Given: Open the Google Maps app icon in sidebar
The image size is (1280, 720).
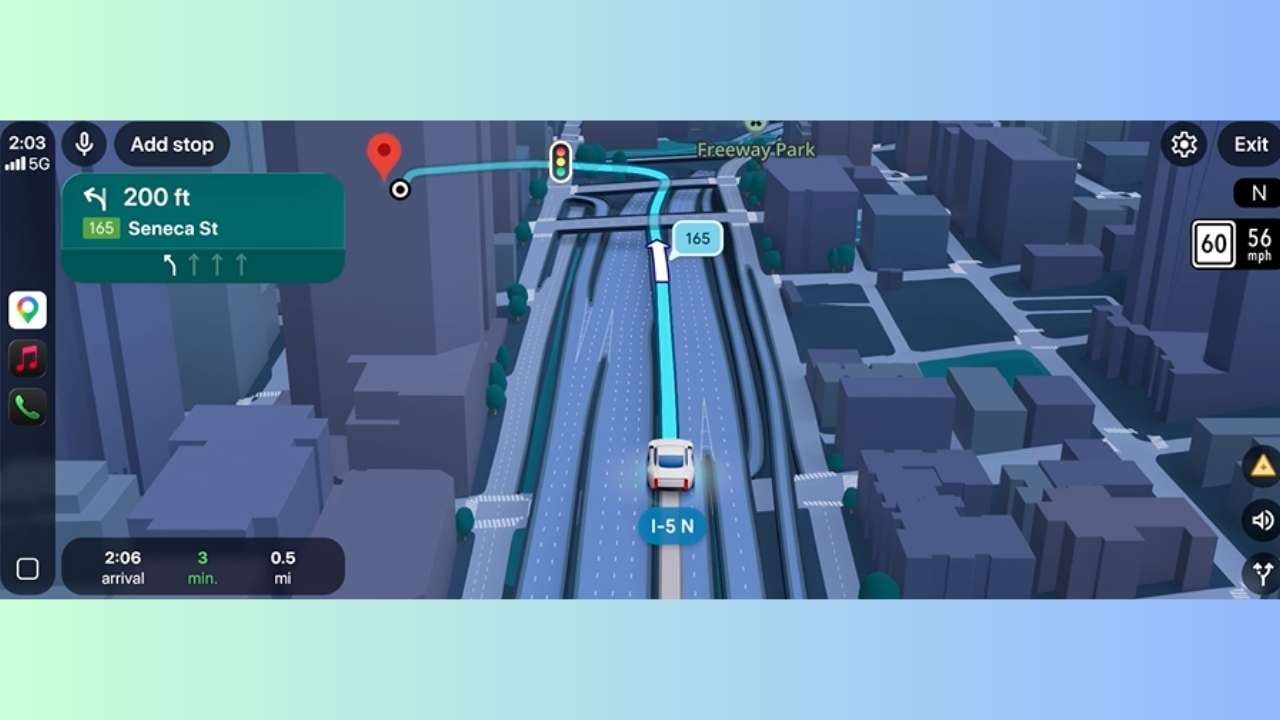Looking at the screenshot, I should point(27,310).
